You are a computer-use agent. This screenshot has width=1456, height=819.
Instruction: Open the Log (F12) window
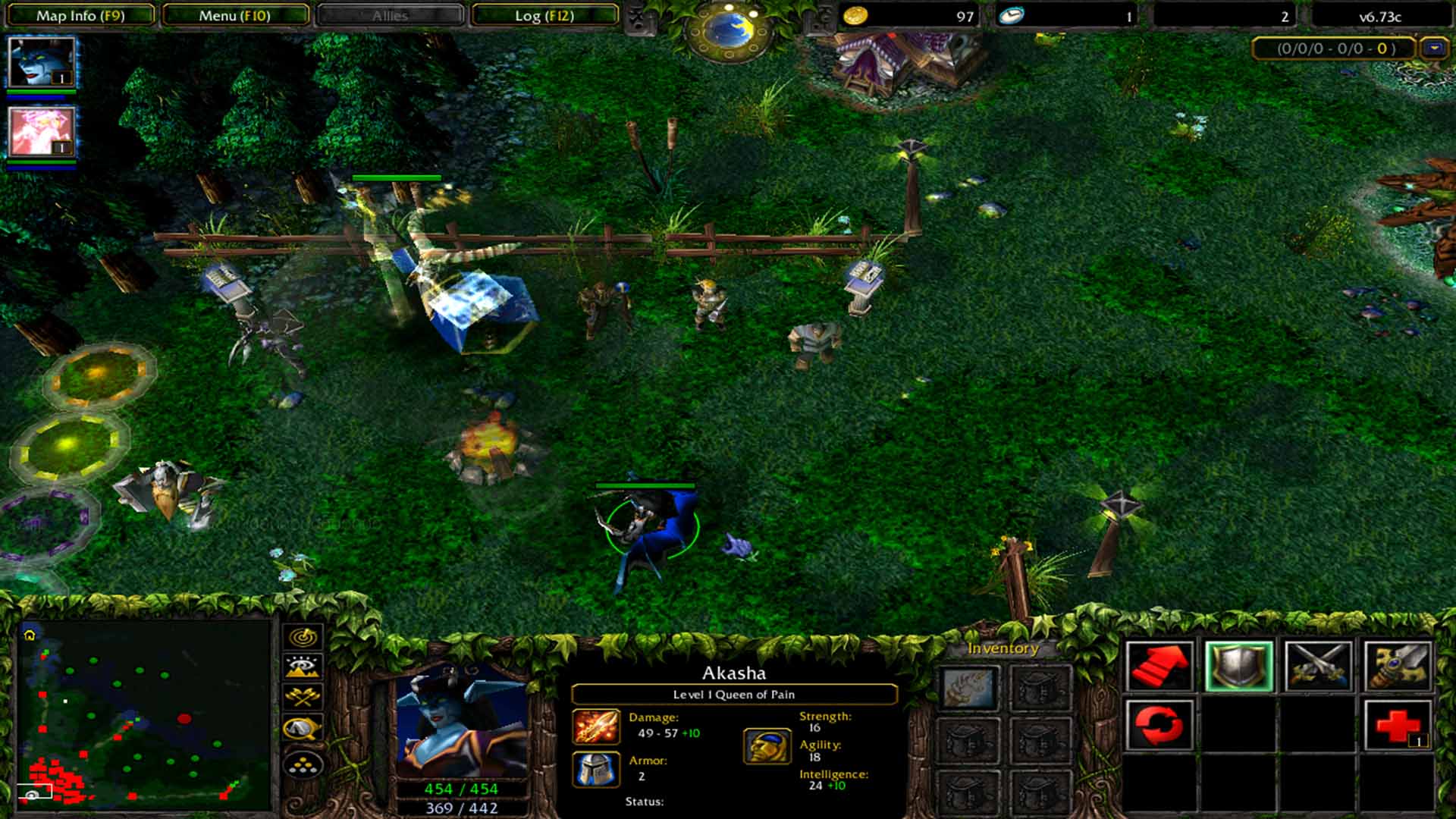click(544, 15)
